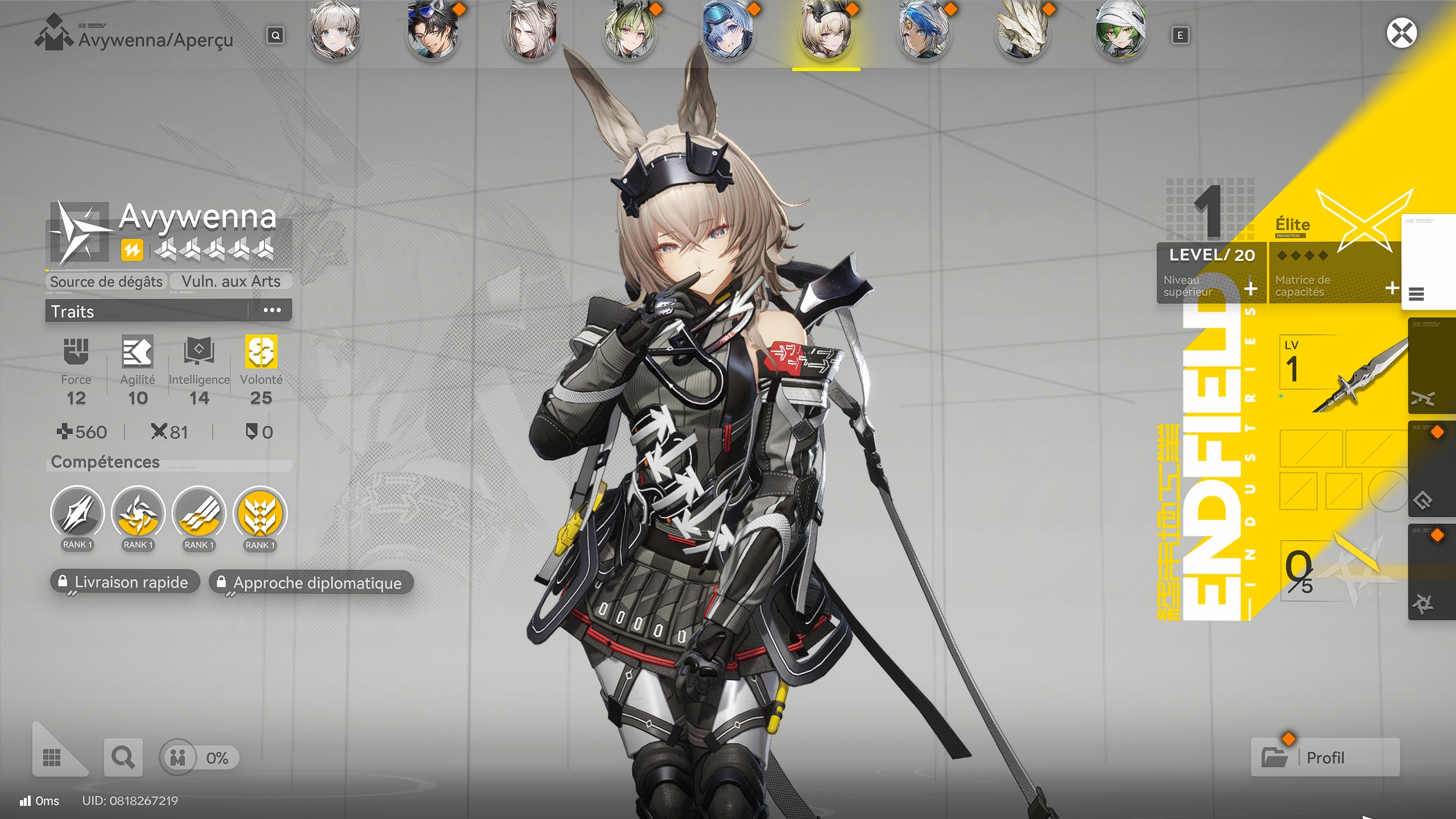Click the Niveau supérieur plus button

[1250, 290]
